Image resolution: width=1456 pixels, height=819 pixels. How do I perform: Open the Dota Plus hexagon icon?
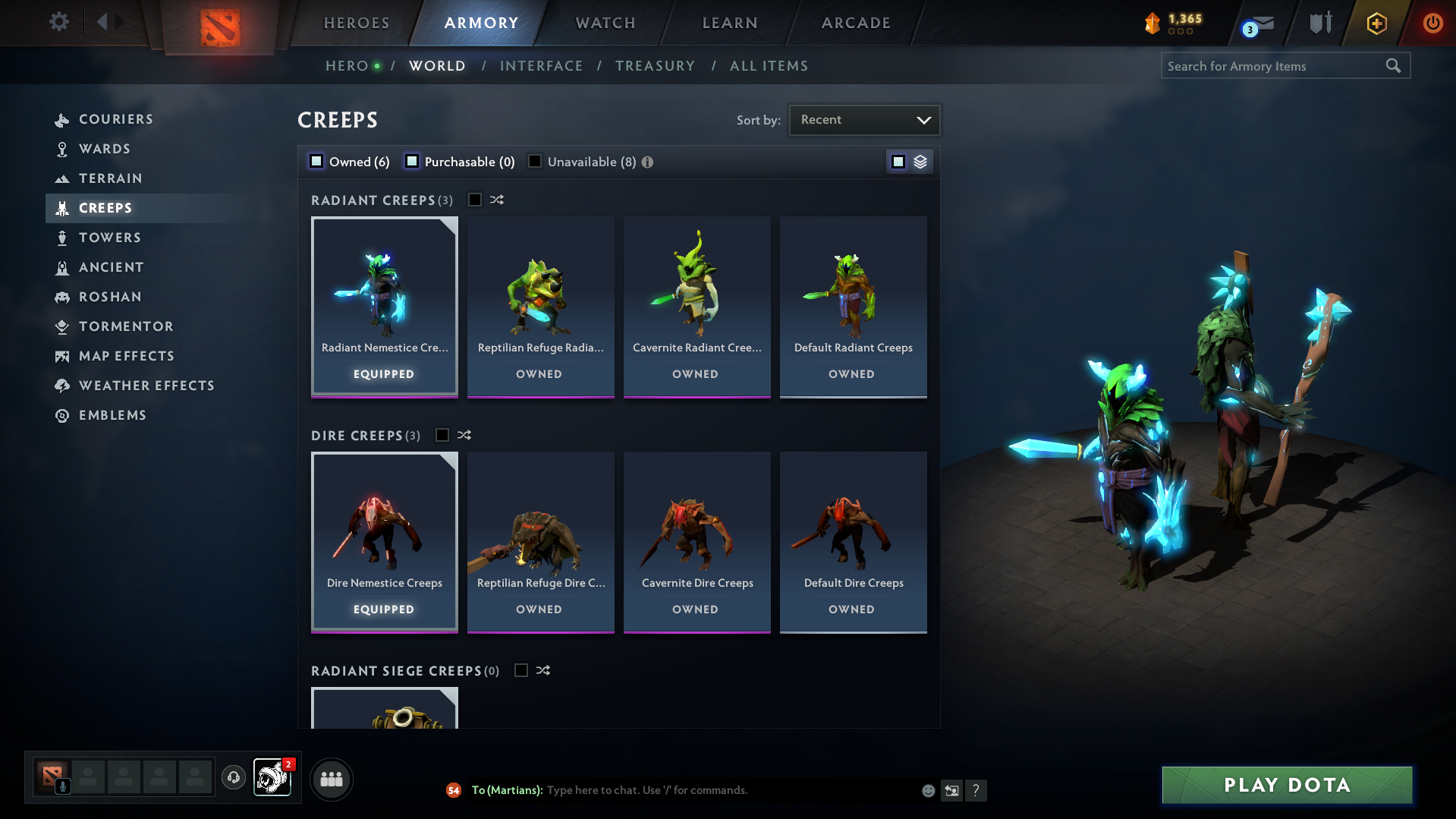pos(1376,24)
